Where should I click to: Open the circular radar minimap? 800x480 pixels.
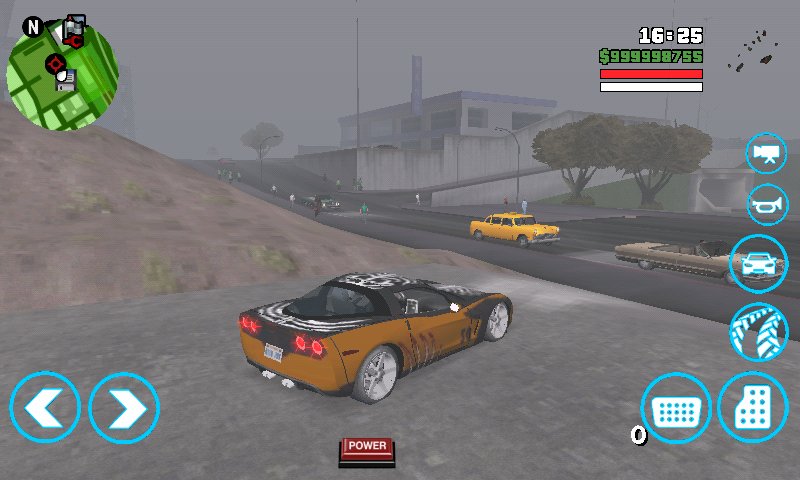[62, 74]
